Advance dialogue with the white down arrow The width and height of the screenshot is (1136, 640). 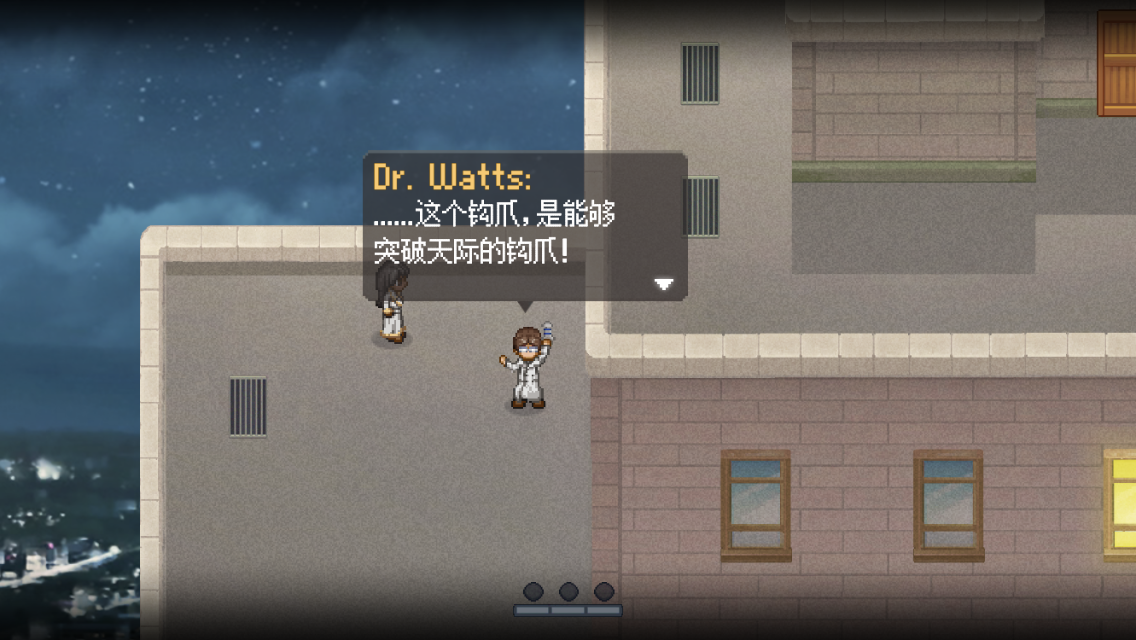click(664, 284)
